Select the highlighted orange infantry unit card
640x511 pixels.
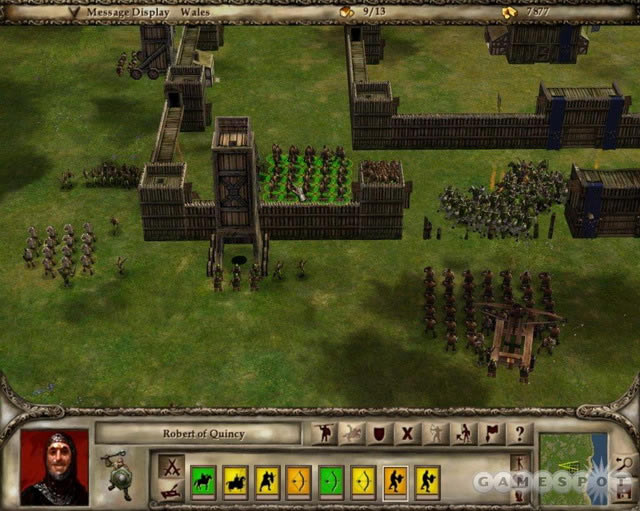[395, 481]
